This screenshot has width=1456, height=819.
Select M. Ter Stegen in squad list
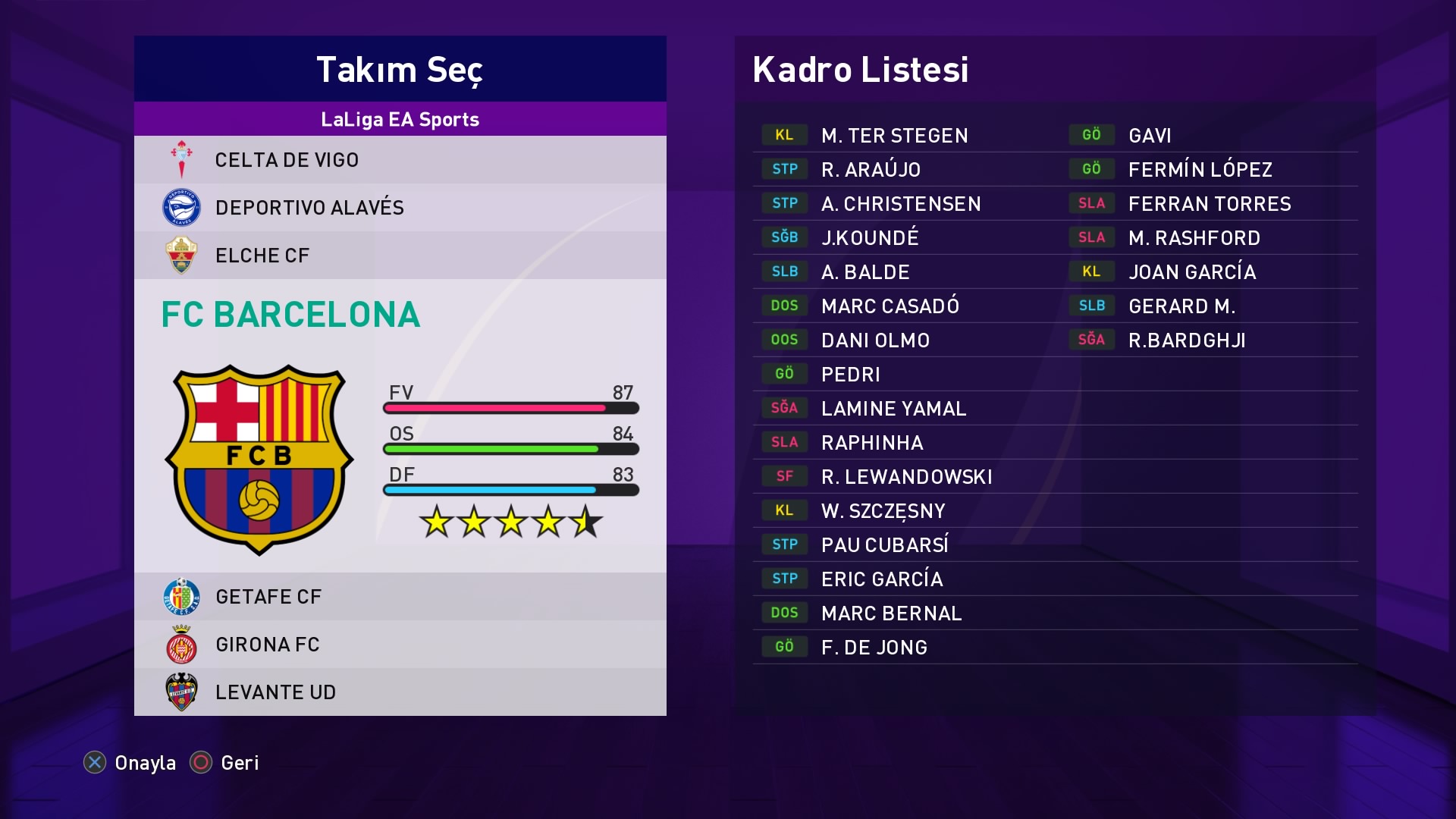tap(894, 136)
